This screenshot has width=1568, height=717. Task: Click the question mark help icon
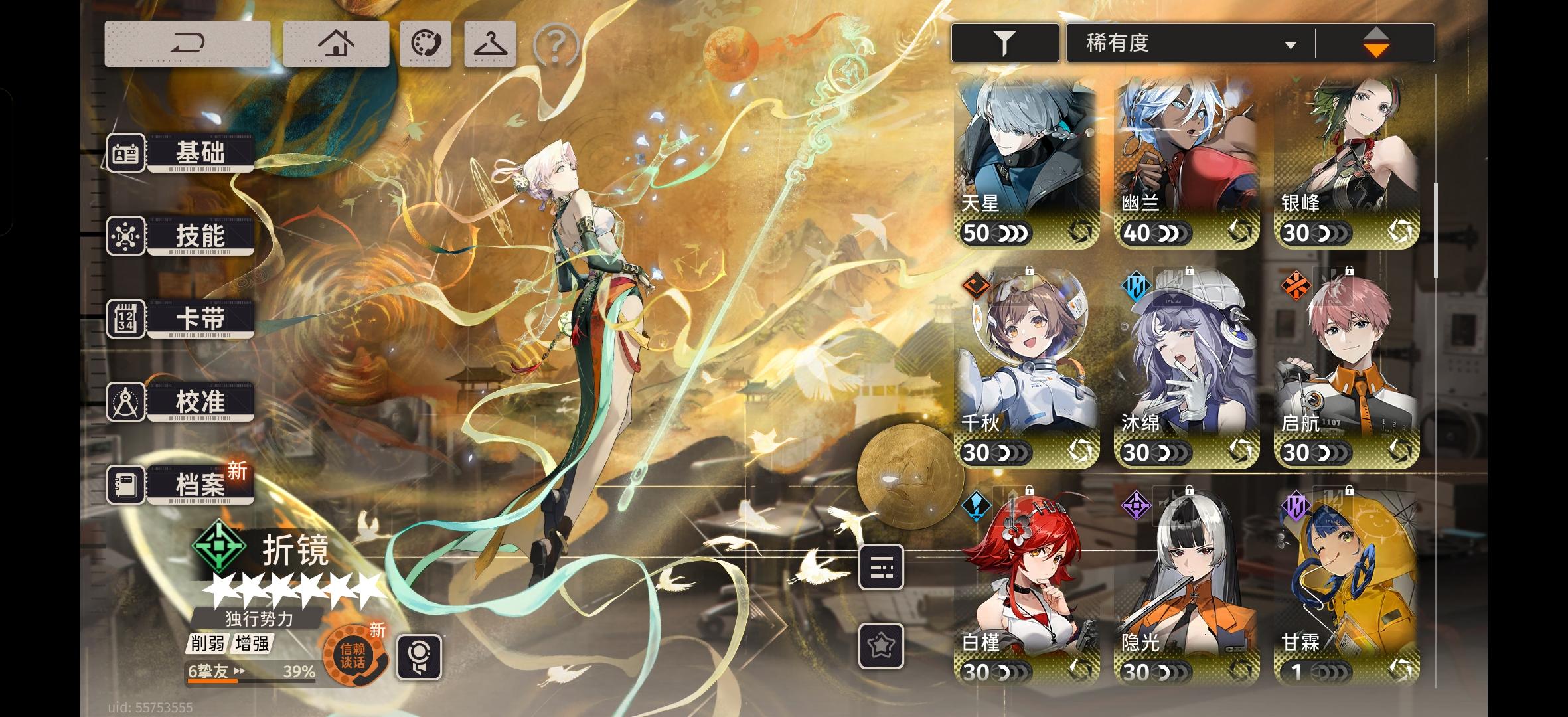pos(556,44)
